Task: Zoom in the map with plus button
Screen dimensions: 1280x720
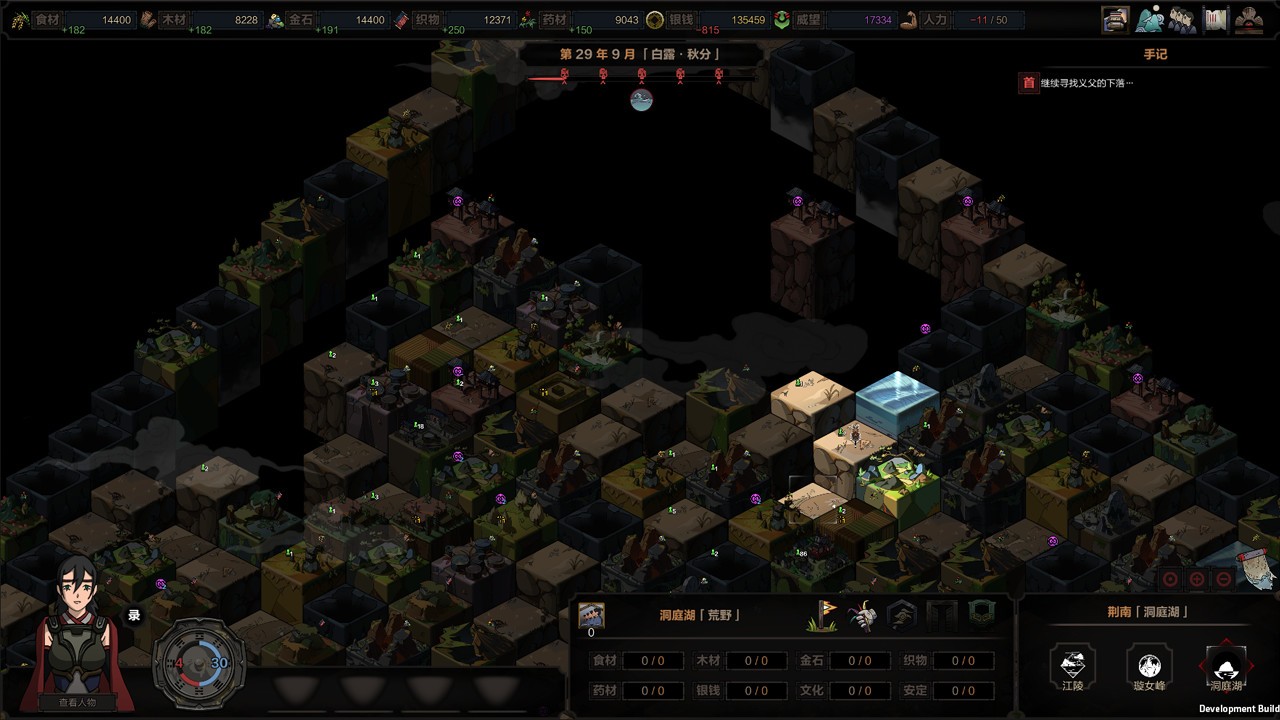Action: [1197, 579]
